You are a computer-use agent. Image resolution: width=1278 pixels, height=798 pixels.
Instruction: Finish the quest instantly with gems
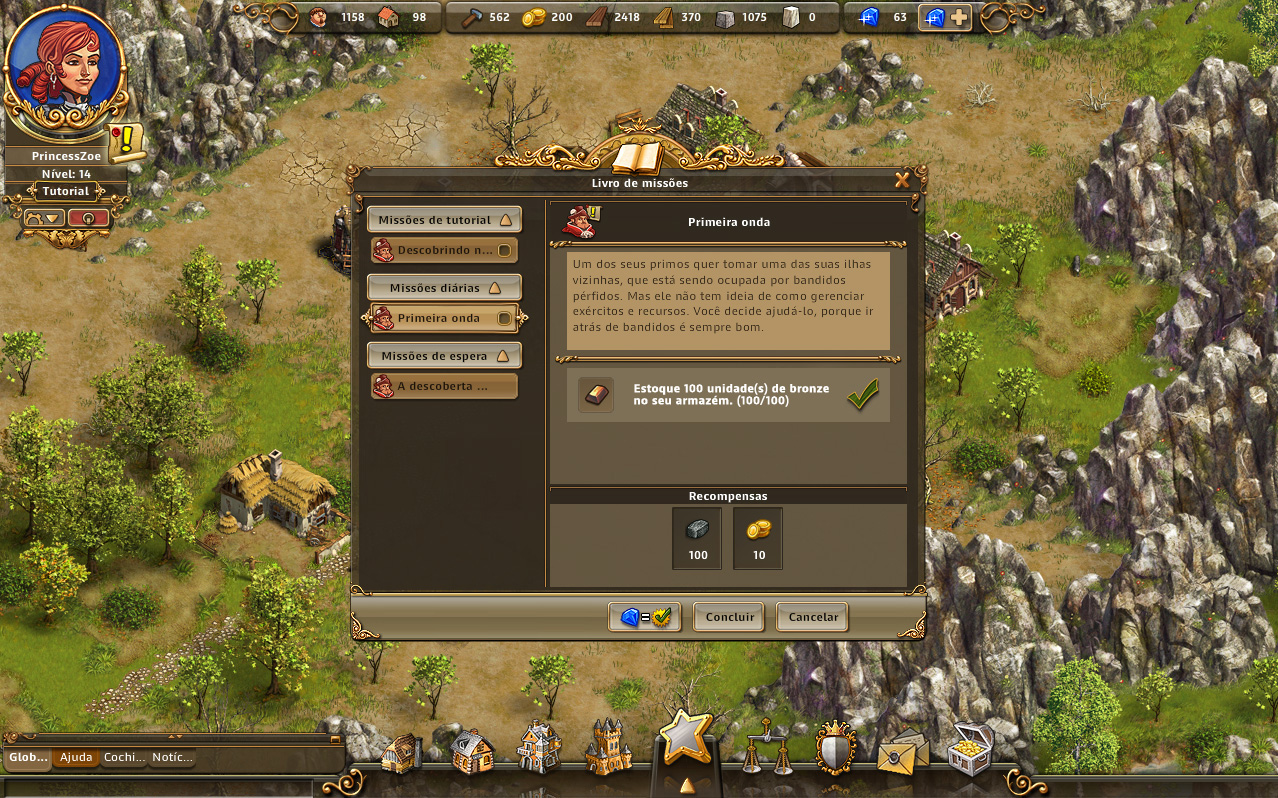(644, 617)
